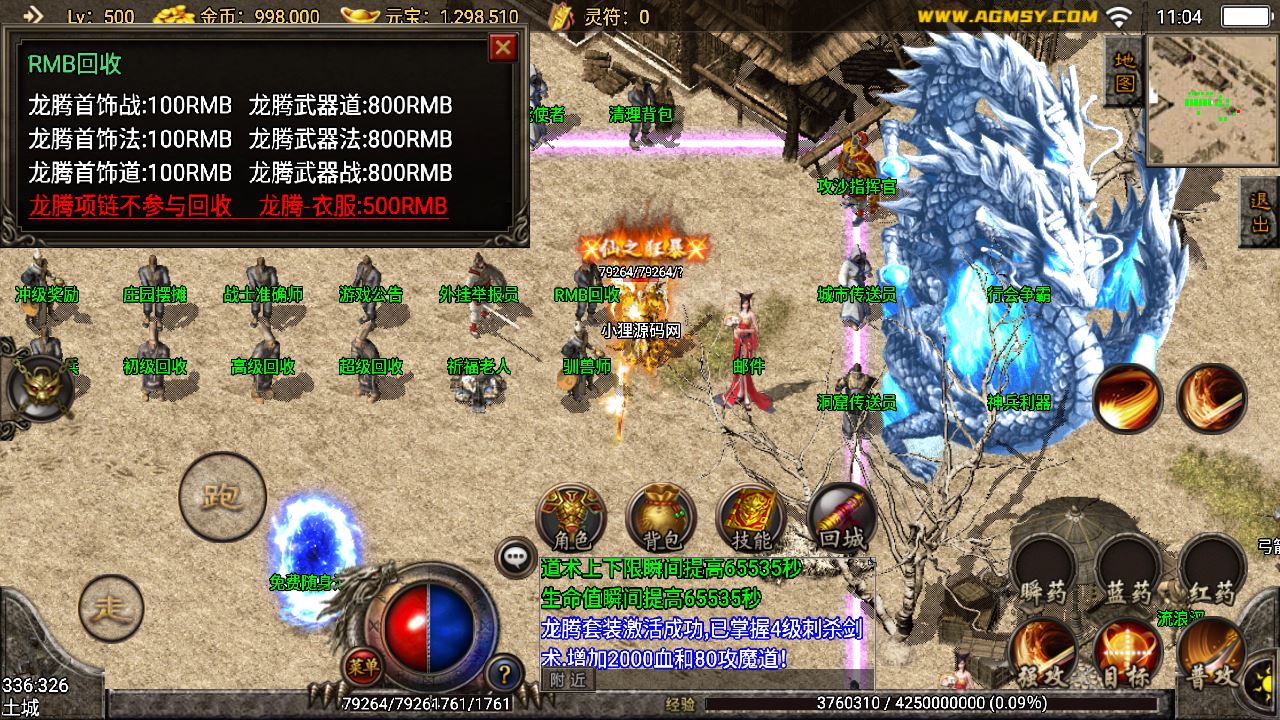Open the 地图 map button
The width and height of the screenshot is (1280, 720).
point(1125,73)
